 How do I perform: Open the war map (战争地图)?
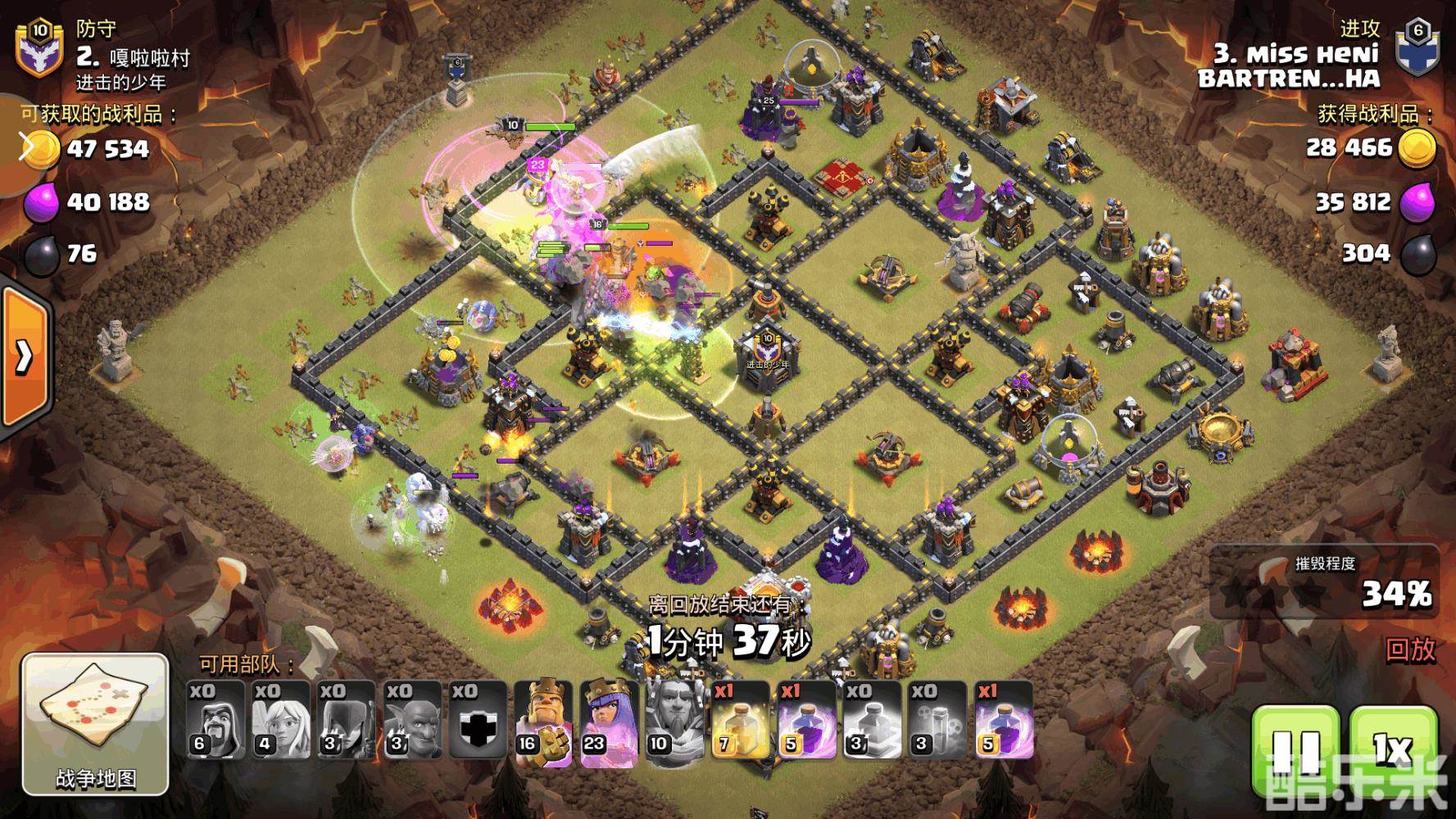pos(95,725)
